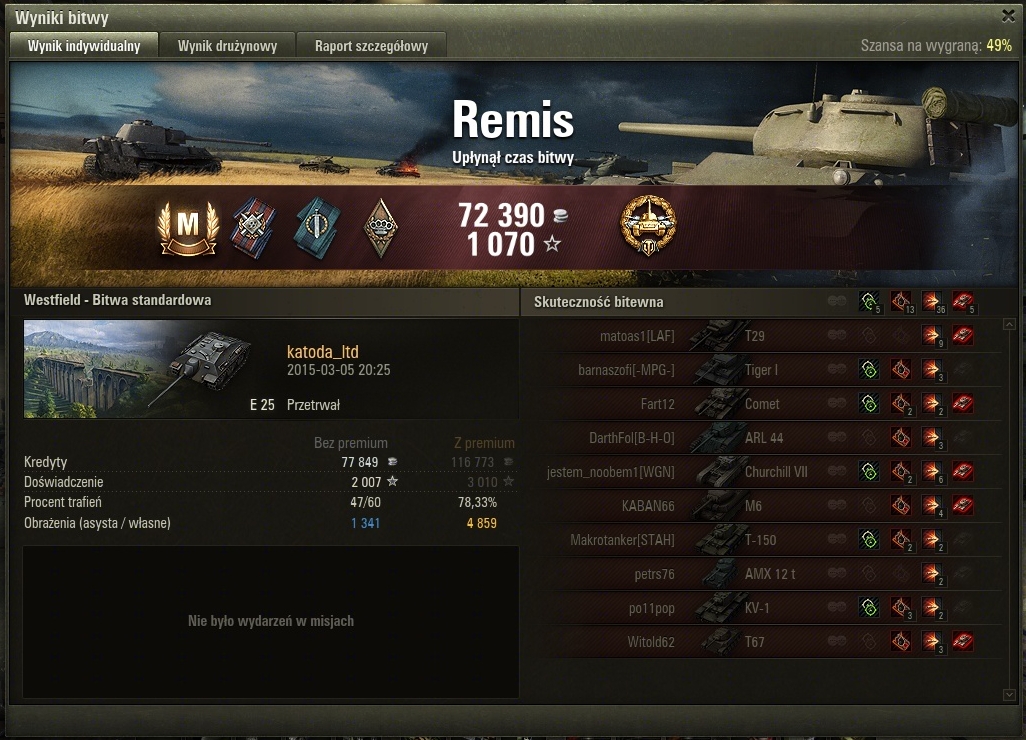Viewport: 1026px width, 740px height.
Task: Select the po11pop KV-1 row
Action: coord(760,608)
